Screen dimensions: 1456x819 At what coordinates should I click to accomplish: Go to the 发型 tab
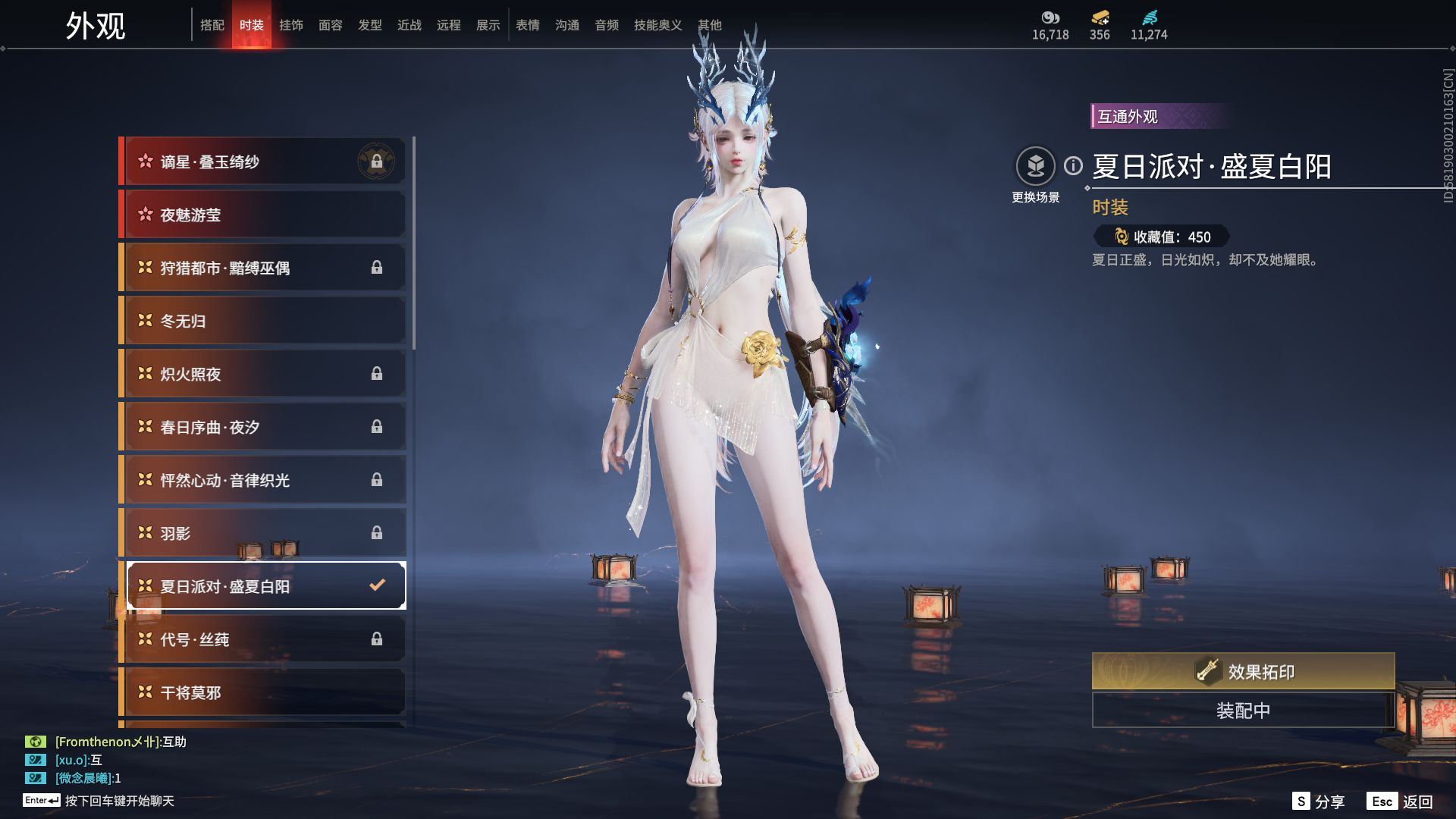tap(370, 25)
